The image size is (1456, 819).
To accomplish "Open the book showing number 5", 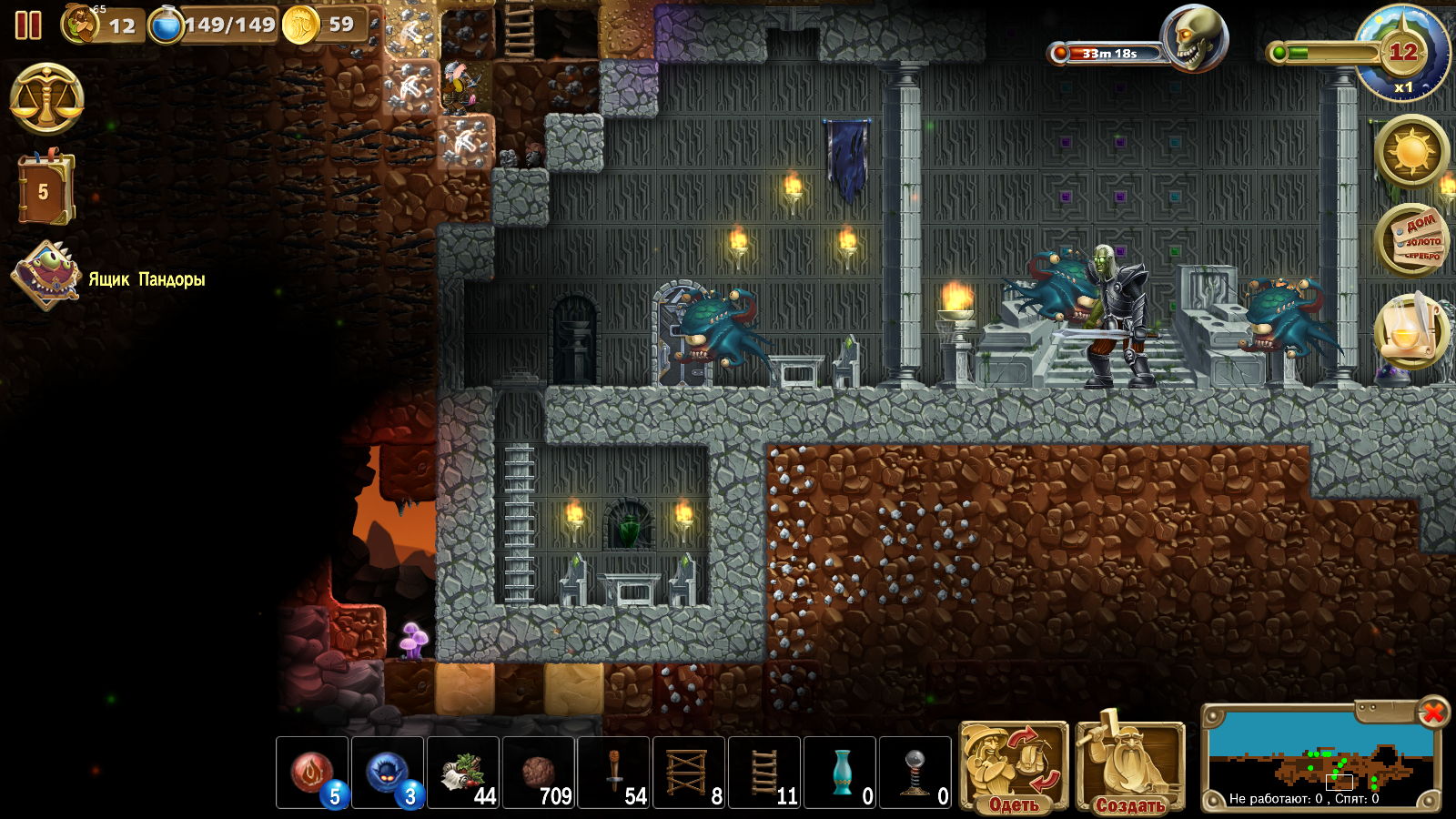I will pyautogui.click(x=45, y=189).
